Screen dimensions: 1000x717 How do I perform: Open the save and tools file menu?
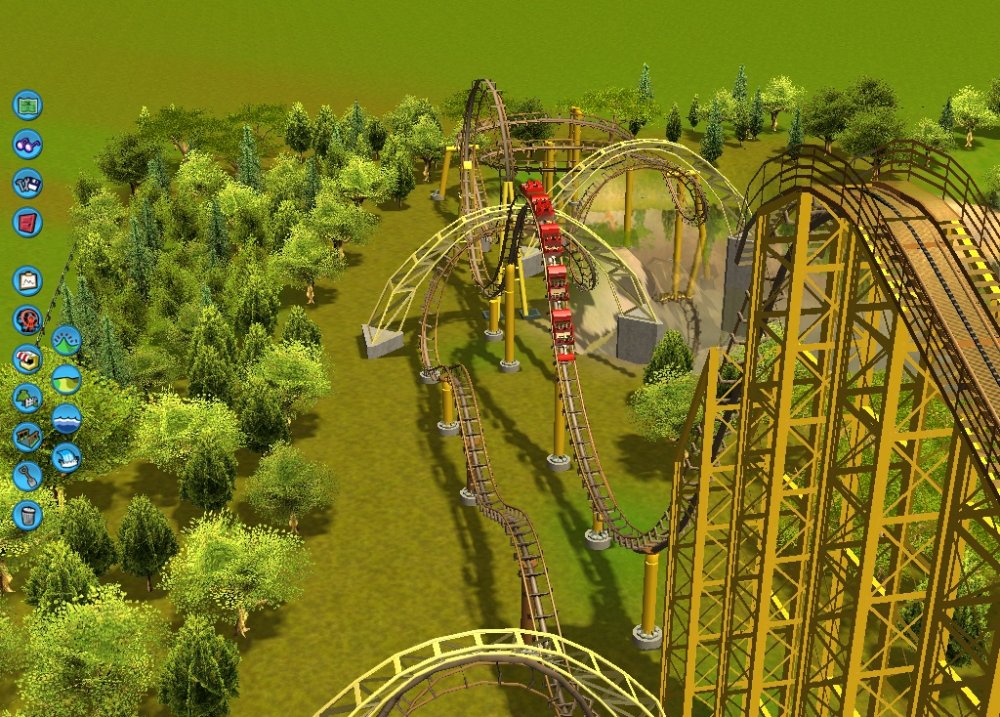point(27,183)
